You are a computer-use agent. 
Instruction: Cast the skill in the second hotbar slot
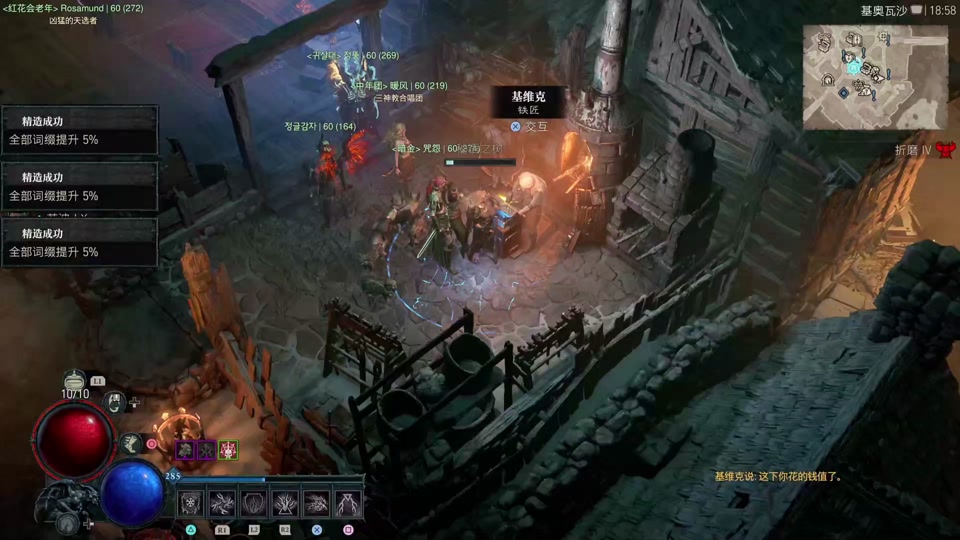[x=222, y=503]
